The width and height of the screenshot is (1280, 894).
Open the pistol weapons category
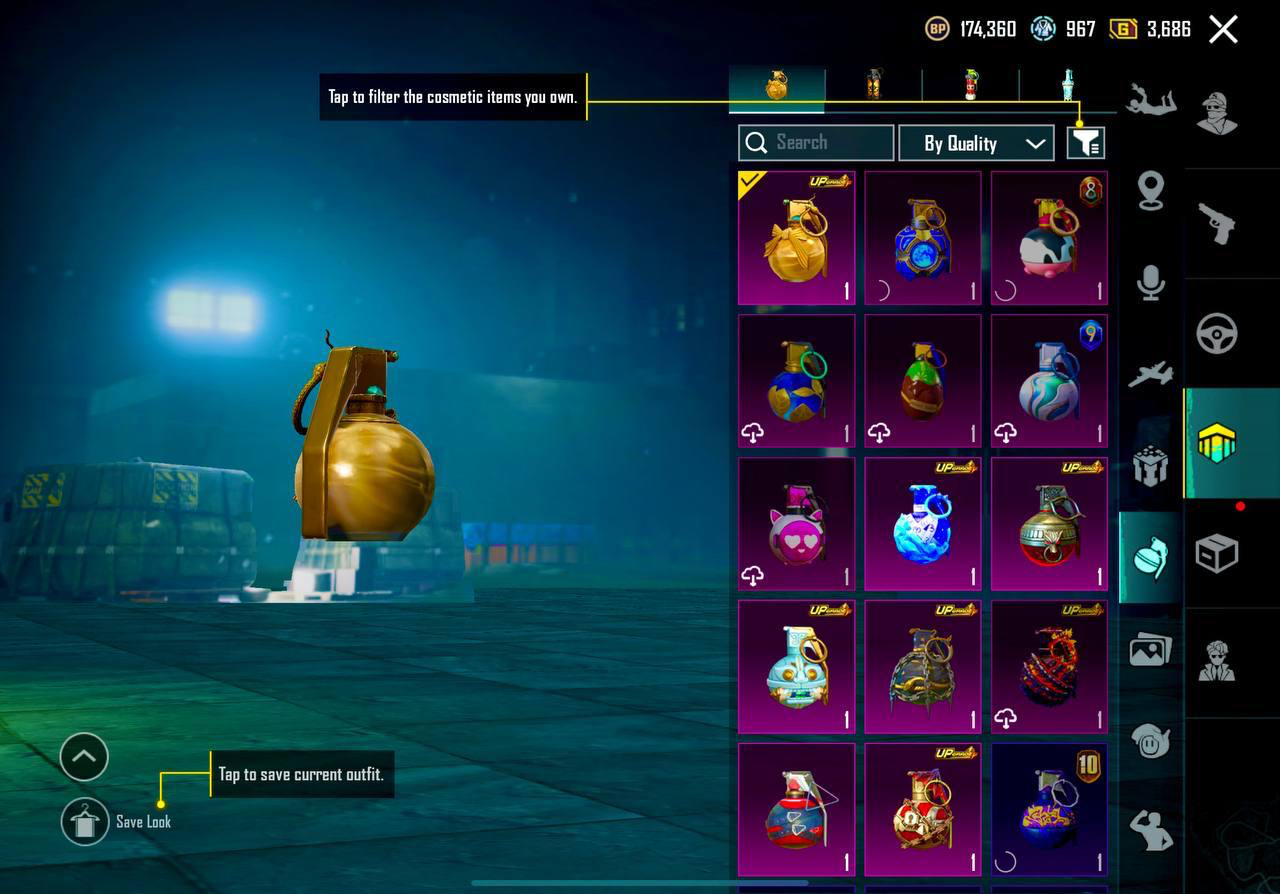tap(1217, 223)
